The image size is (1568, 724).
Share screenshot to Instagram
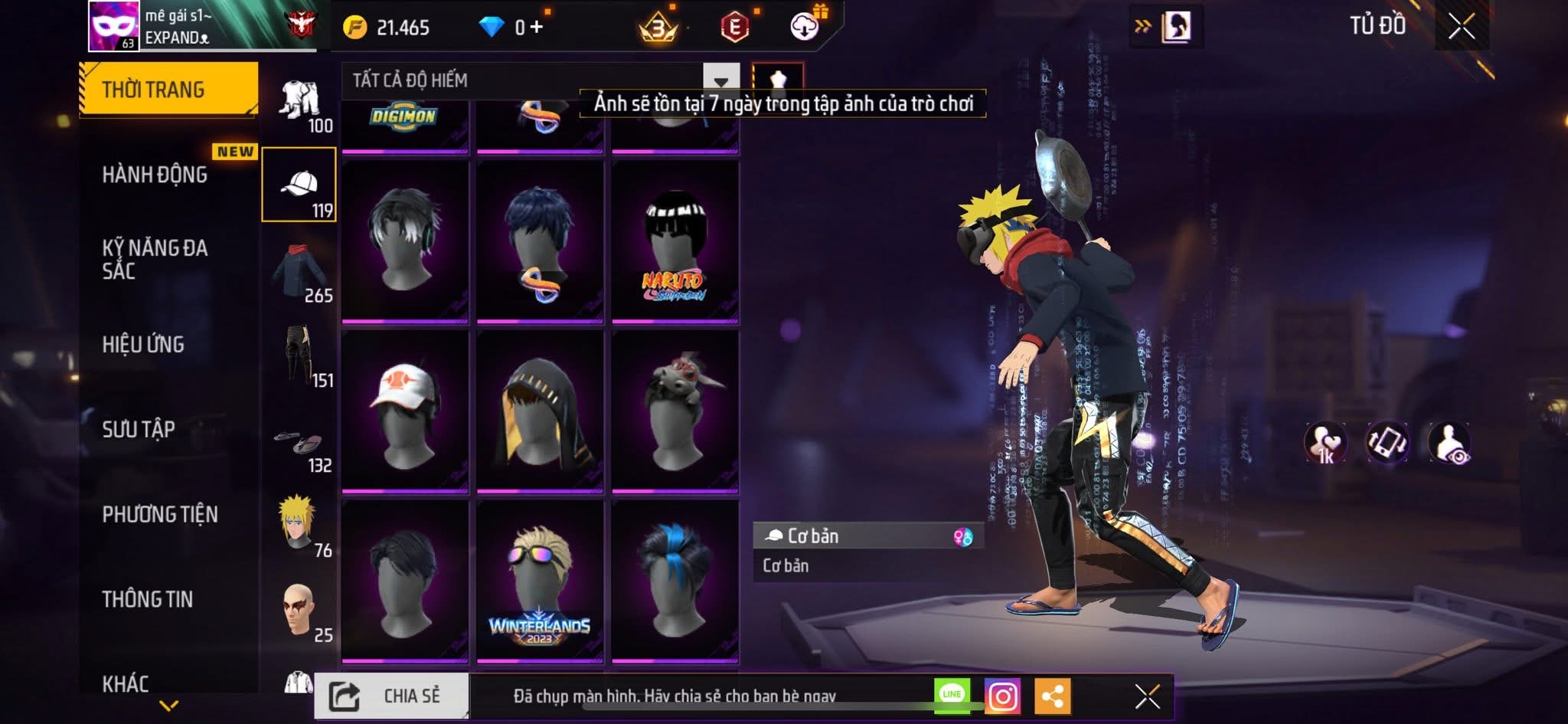click(1002, 696)
